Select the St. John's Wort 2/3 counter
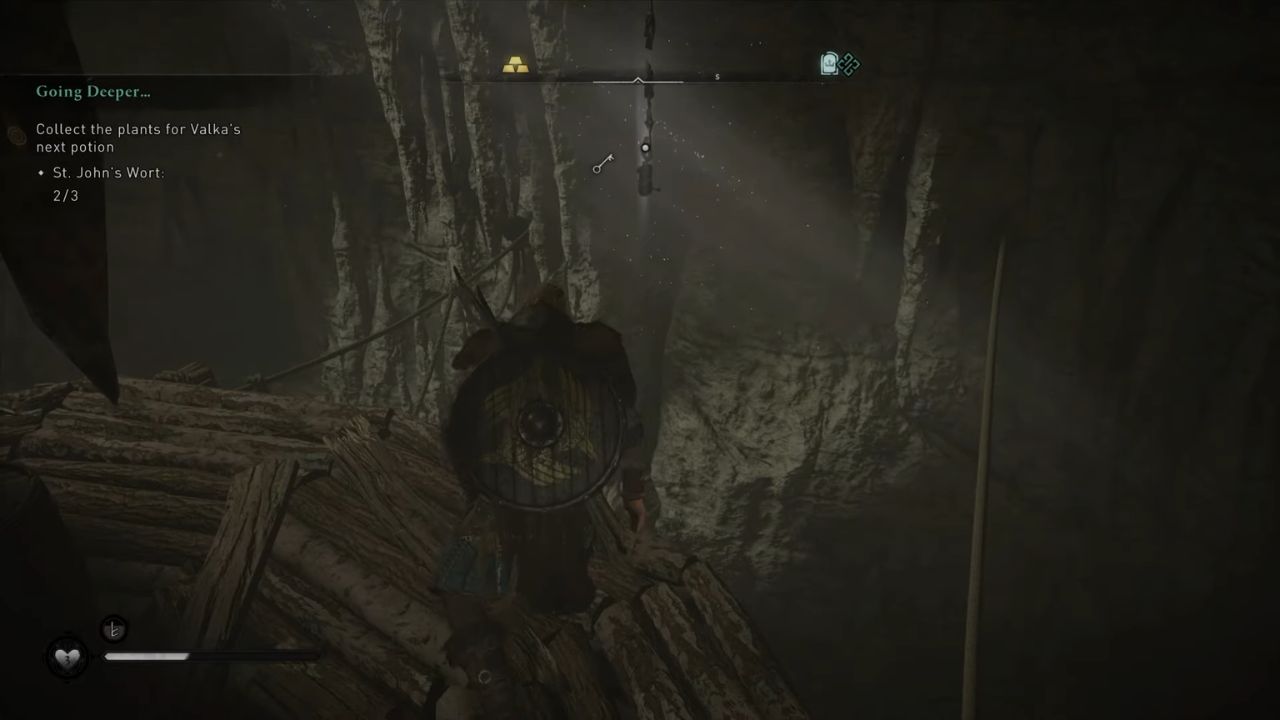 (66, 196)
